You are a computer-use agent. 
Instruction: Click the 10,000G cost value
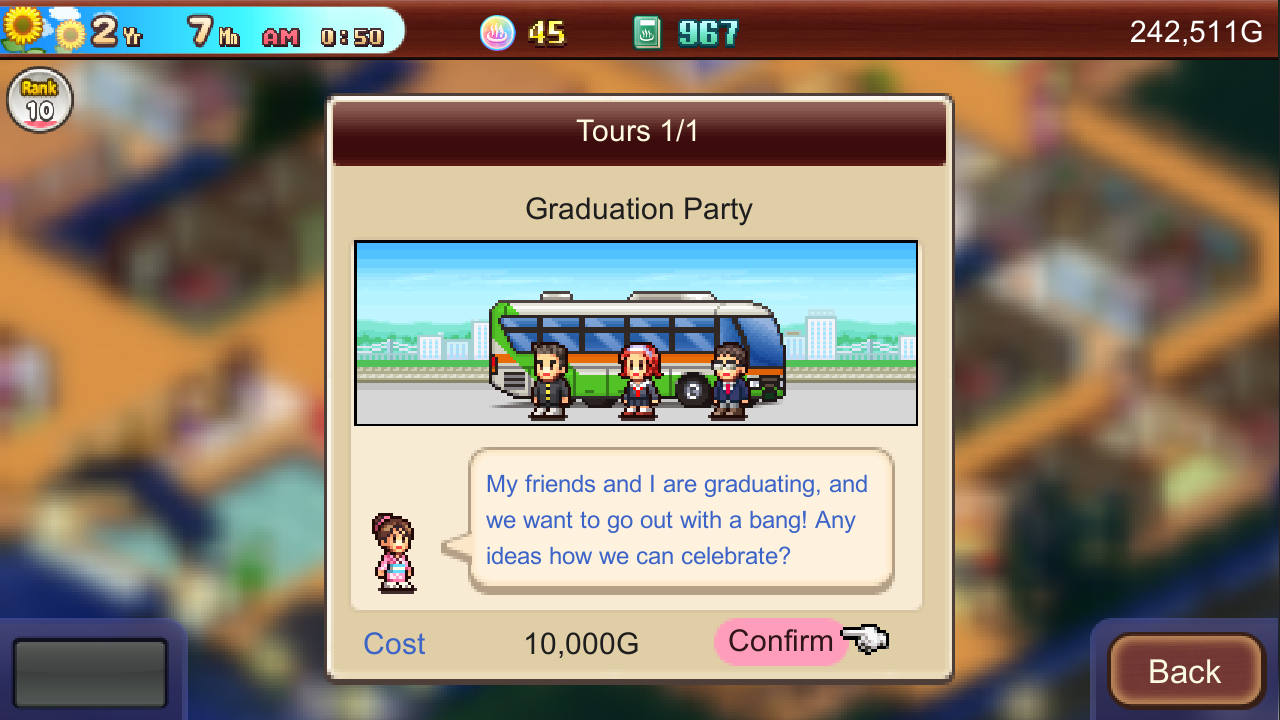tap(580, 643)
